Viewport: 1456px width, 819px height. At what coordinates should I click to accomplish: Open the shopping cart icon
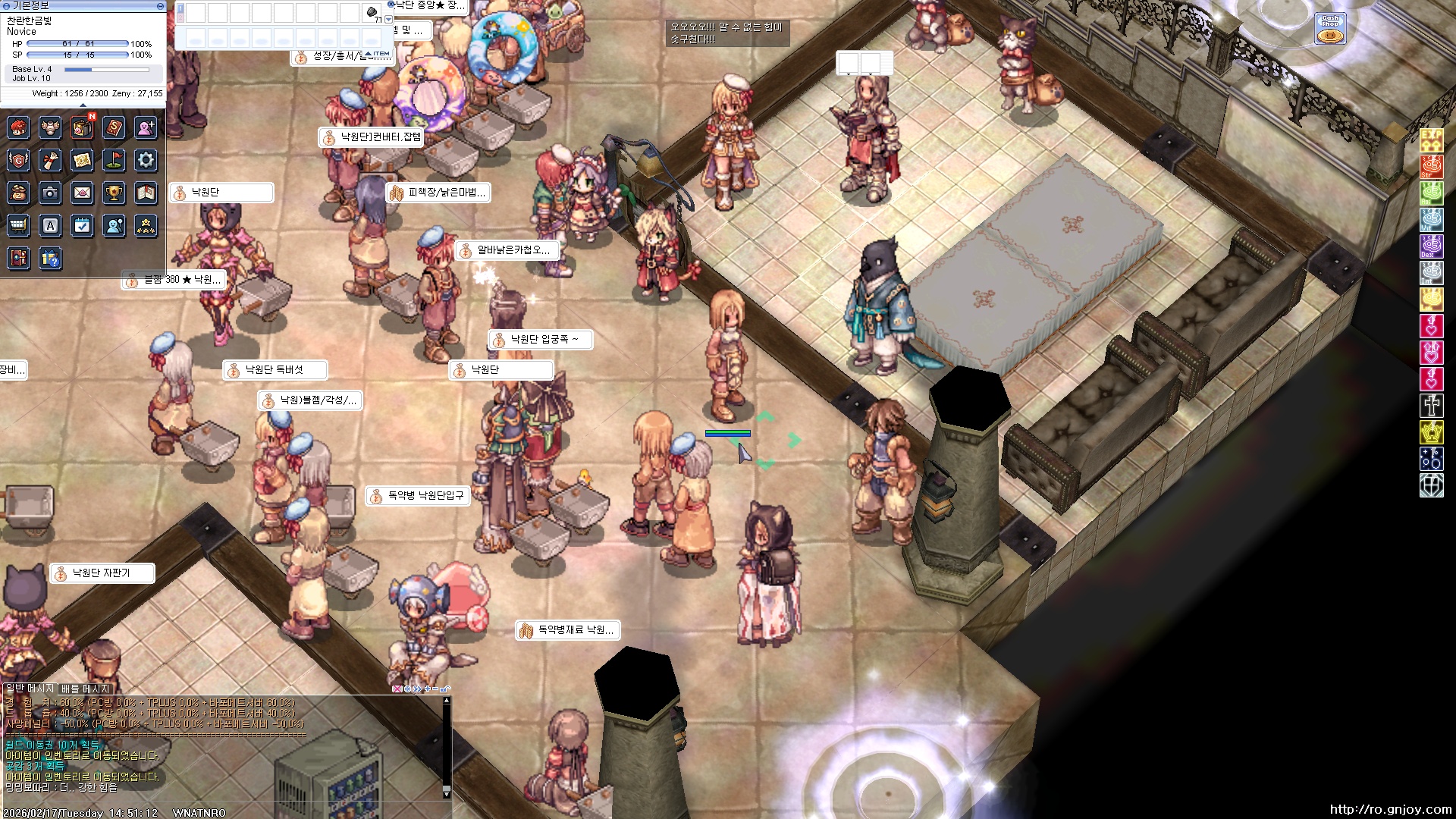click(18, 226)
